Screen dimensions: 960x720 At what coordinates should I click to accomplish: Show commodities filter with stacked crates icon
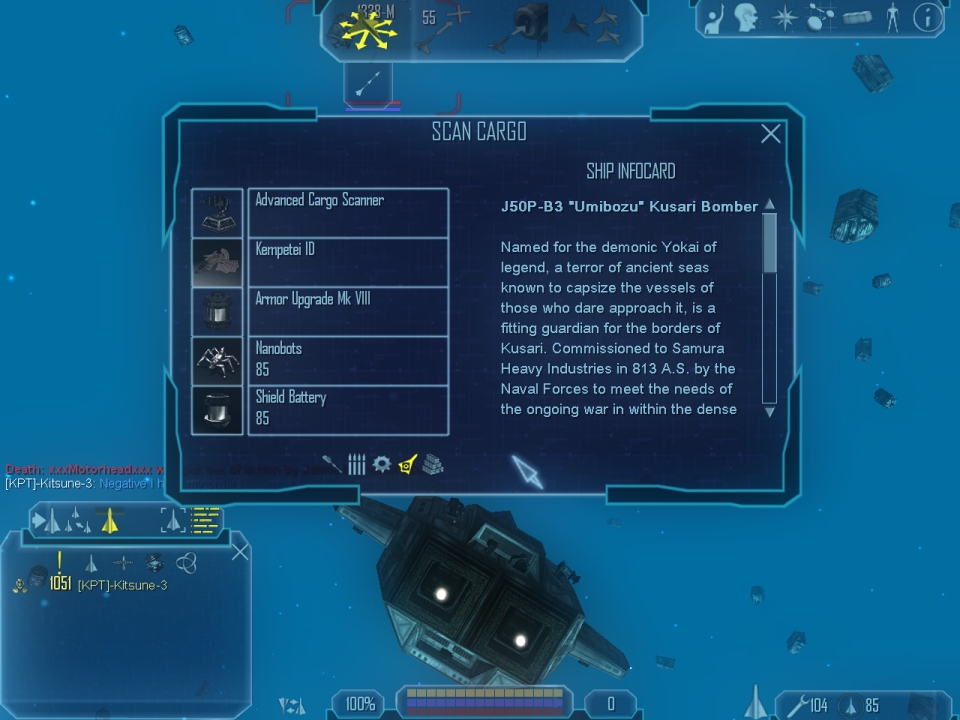[432, 464]
